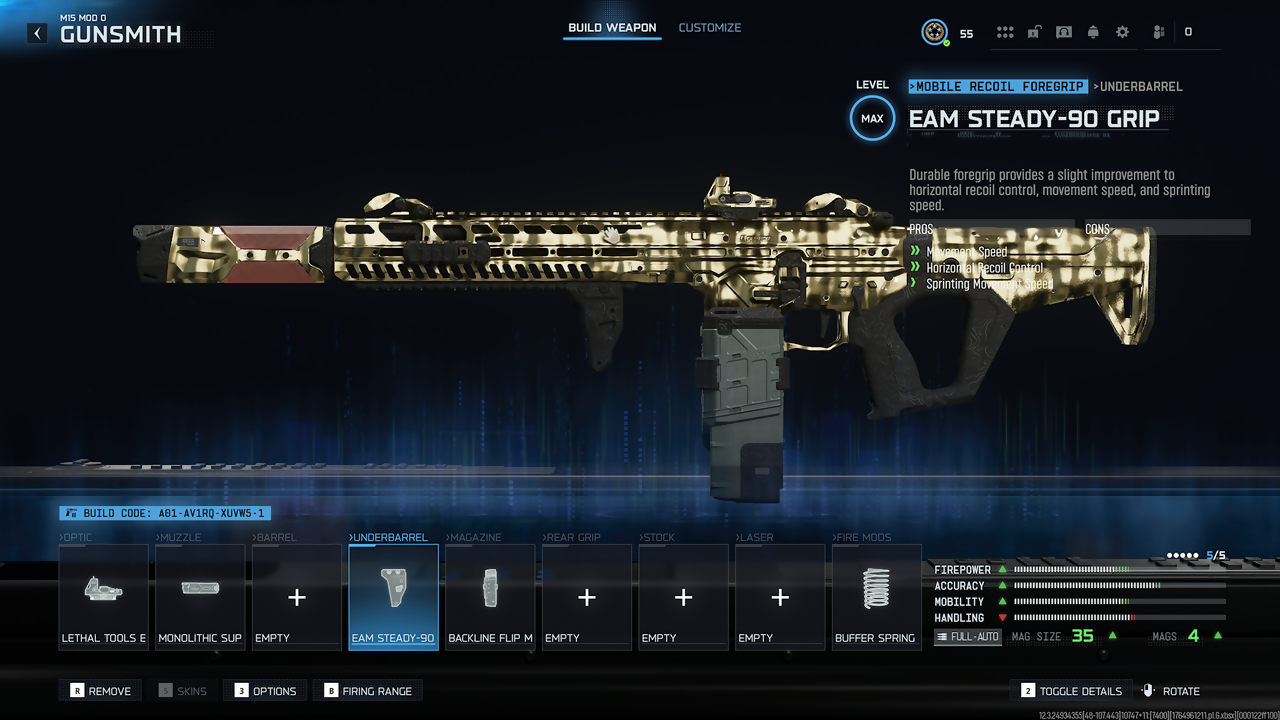Add an attachment to the empty Rear Grip slot

pos(587,597)
